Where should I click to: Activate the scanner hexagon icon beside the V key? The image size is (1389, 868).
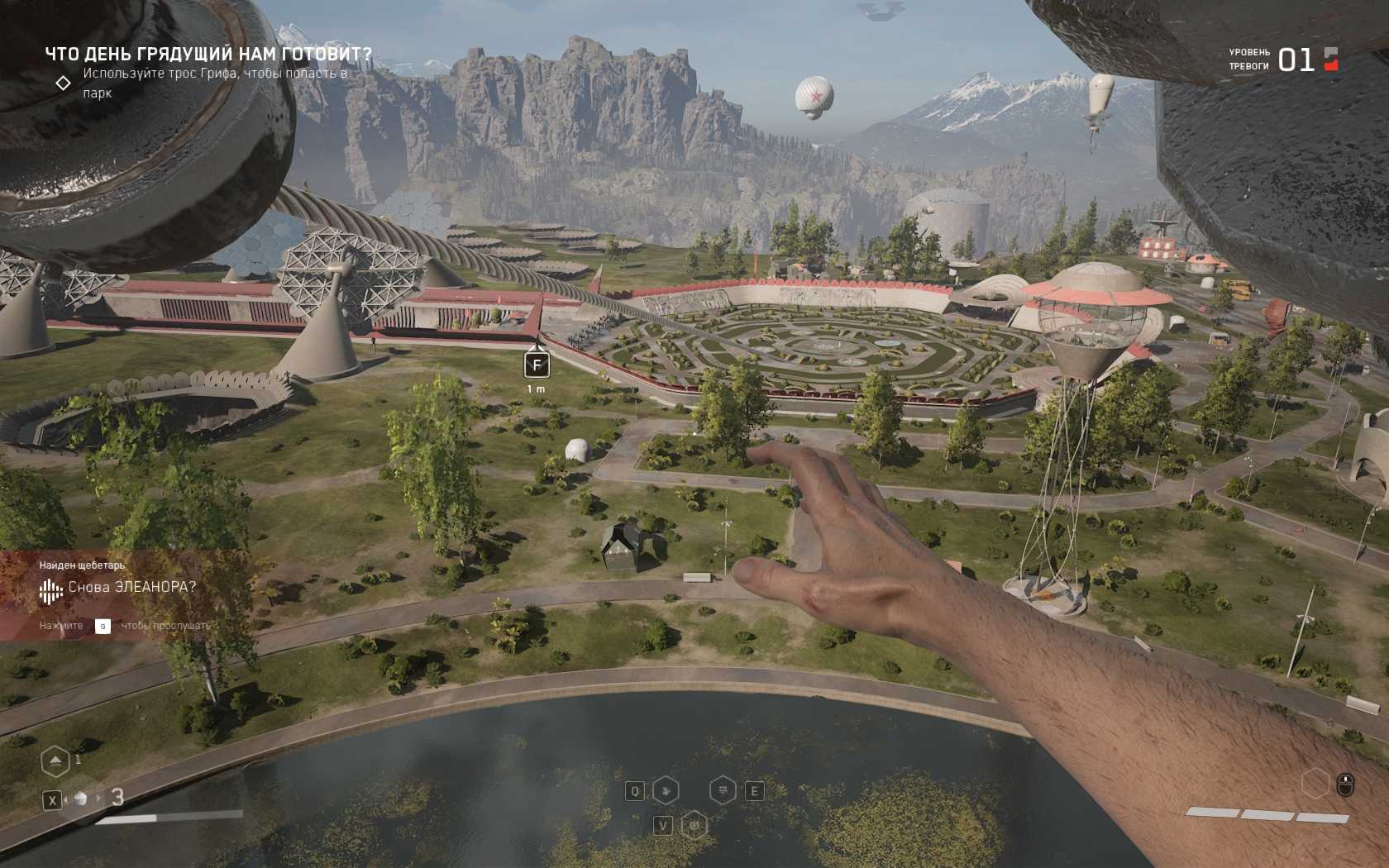pos(694,825)
